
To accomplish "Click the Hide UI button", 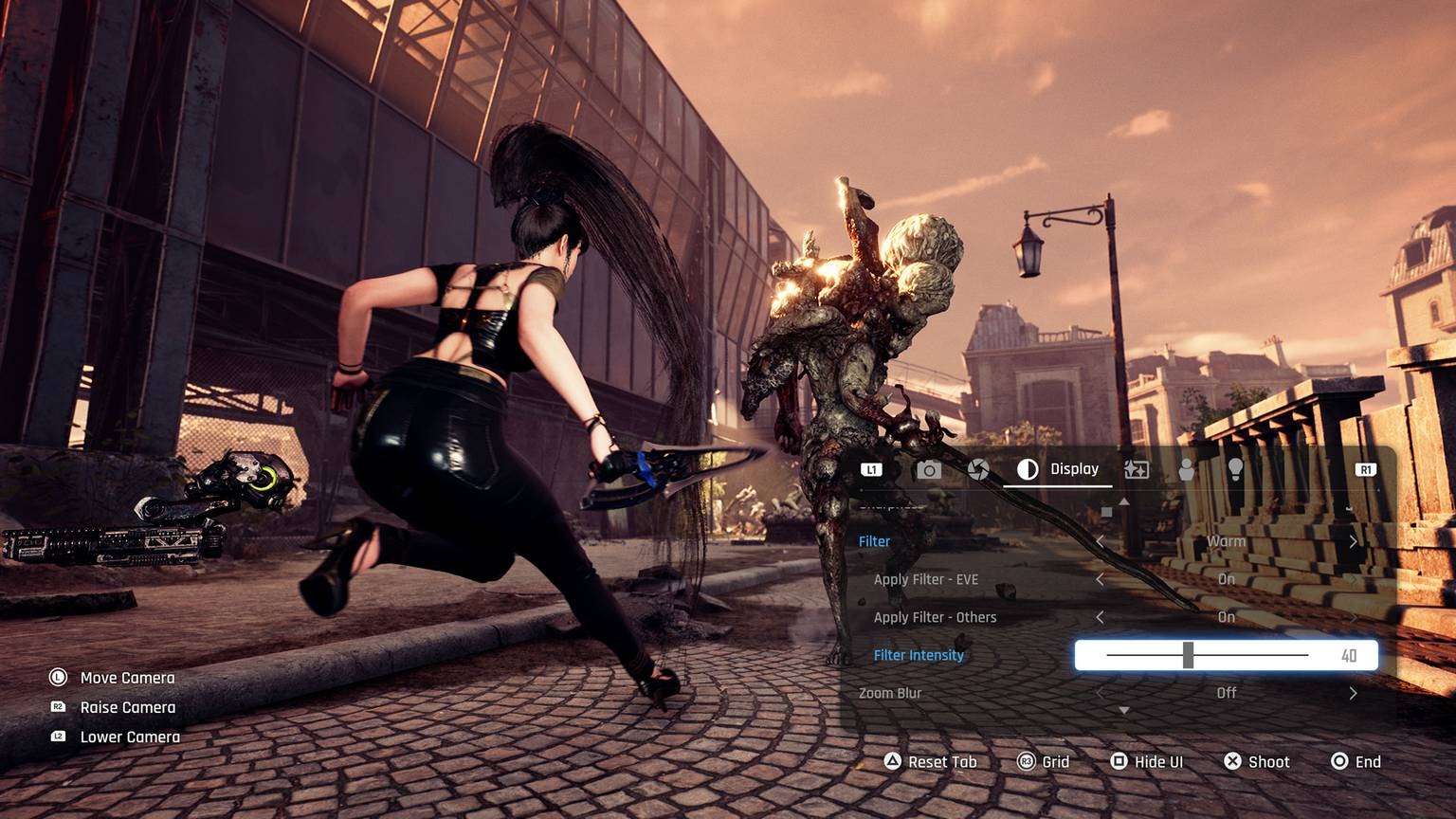I will click(1147, 761).
